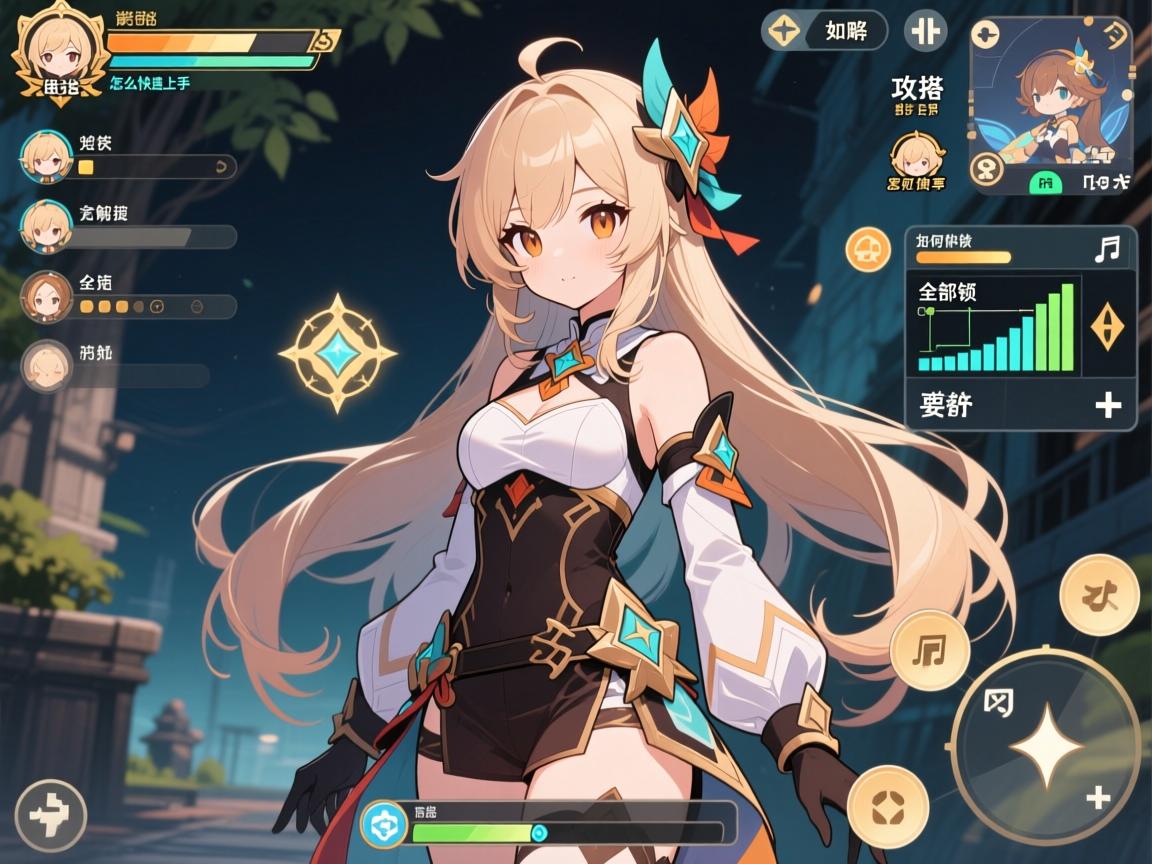Toggle the music note in the panel header
Screen dimensions: 1152x864
click(1107, 248)
